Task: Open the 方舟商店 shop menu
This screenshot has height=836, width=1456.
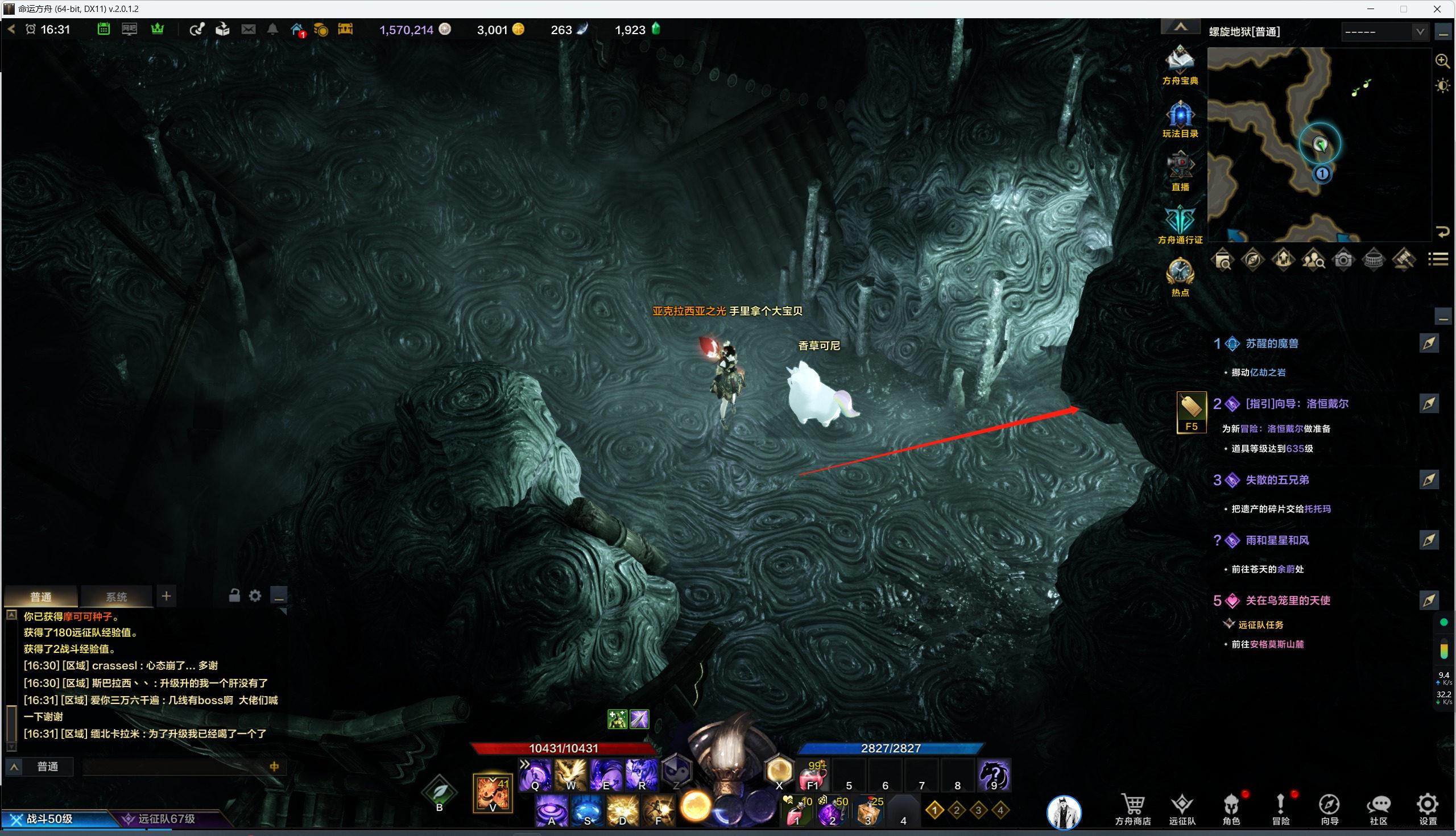Action: (1132, 809)
